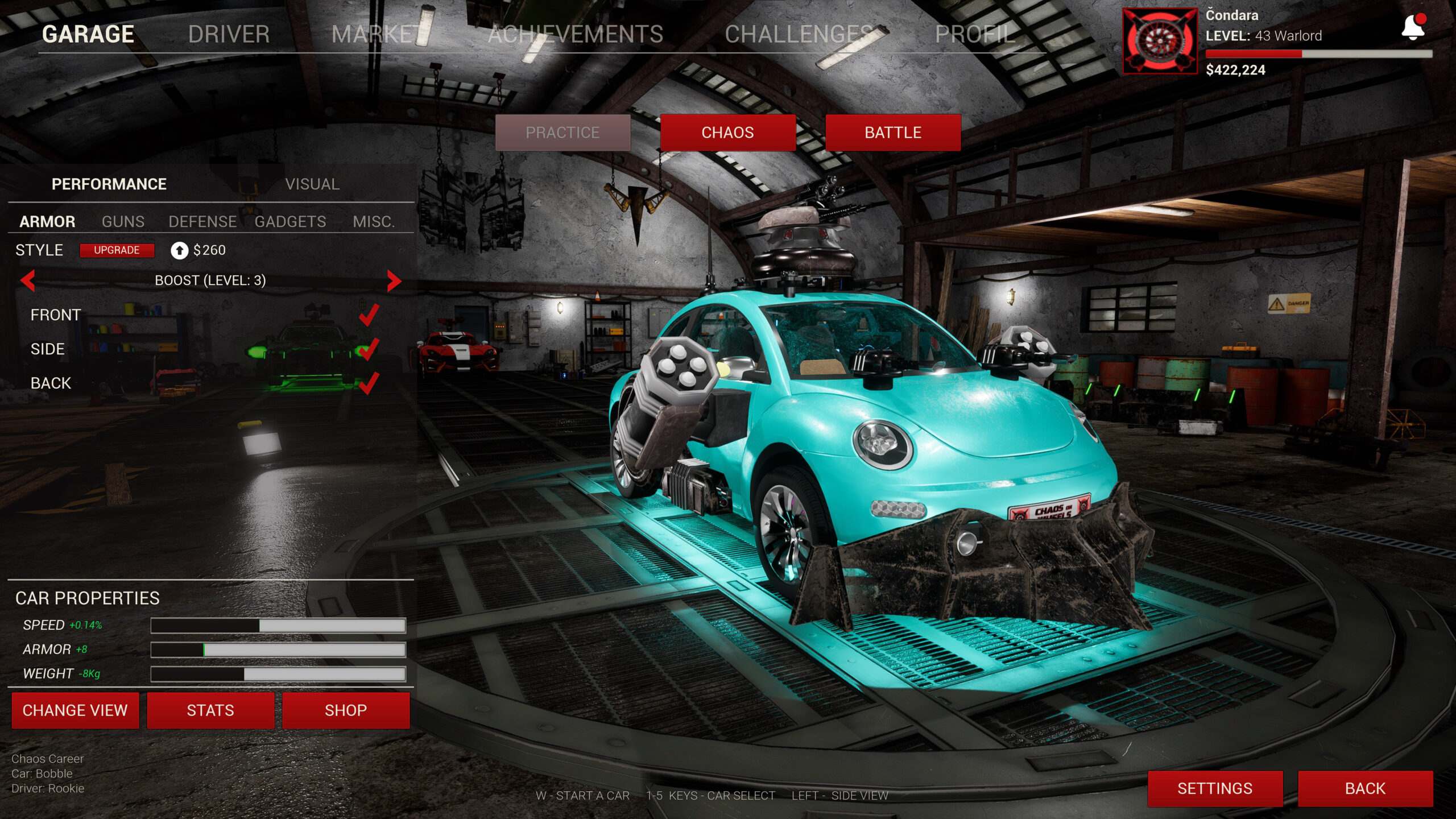Image resolution: width=1456 pixels, height=819 pixels.
Task: Switch to the Visual customization tab
Action: 312,184
